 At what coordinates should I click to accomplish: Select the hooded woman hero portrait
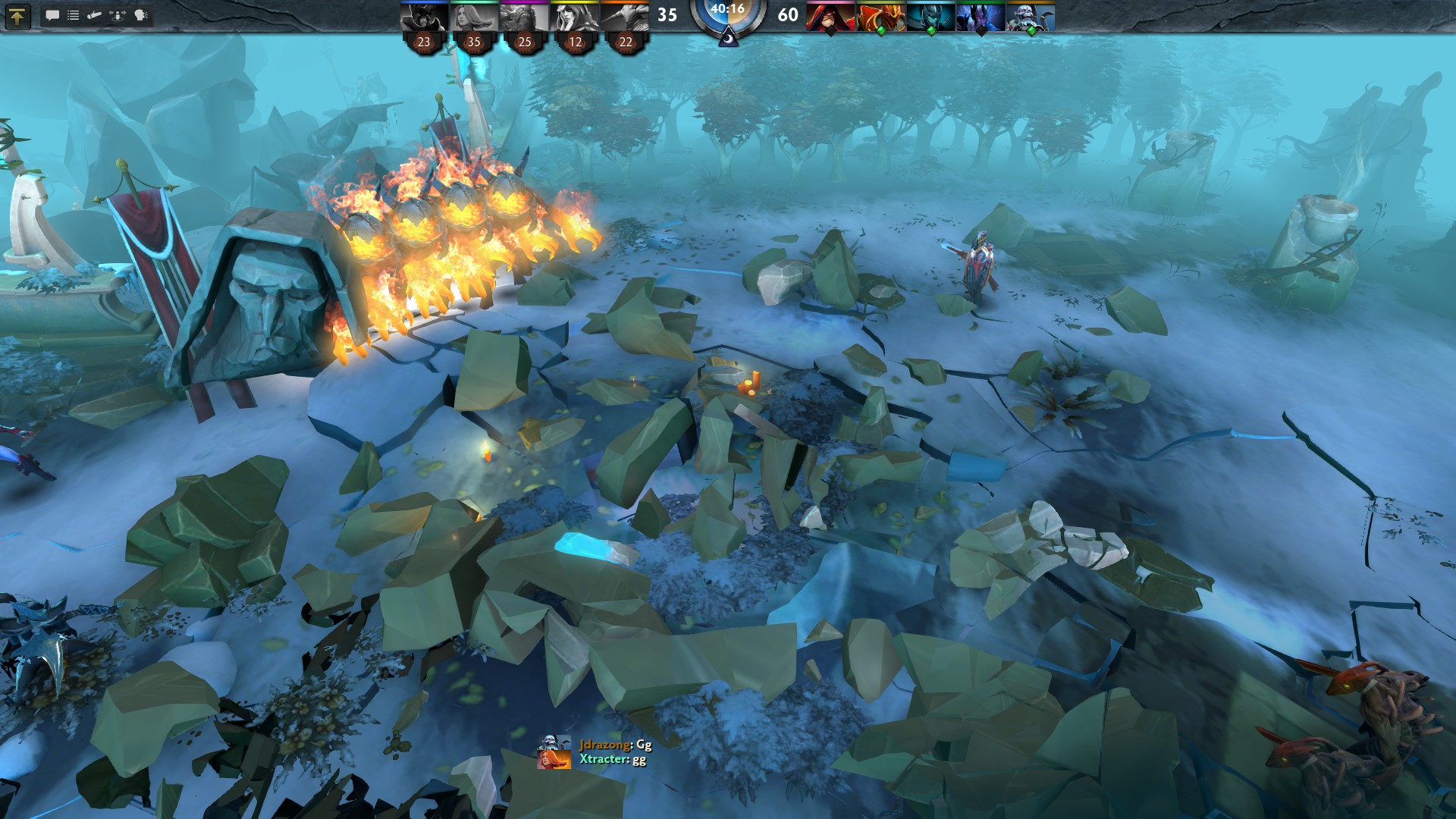575,17
